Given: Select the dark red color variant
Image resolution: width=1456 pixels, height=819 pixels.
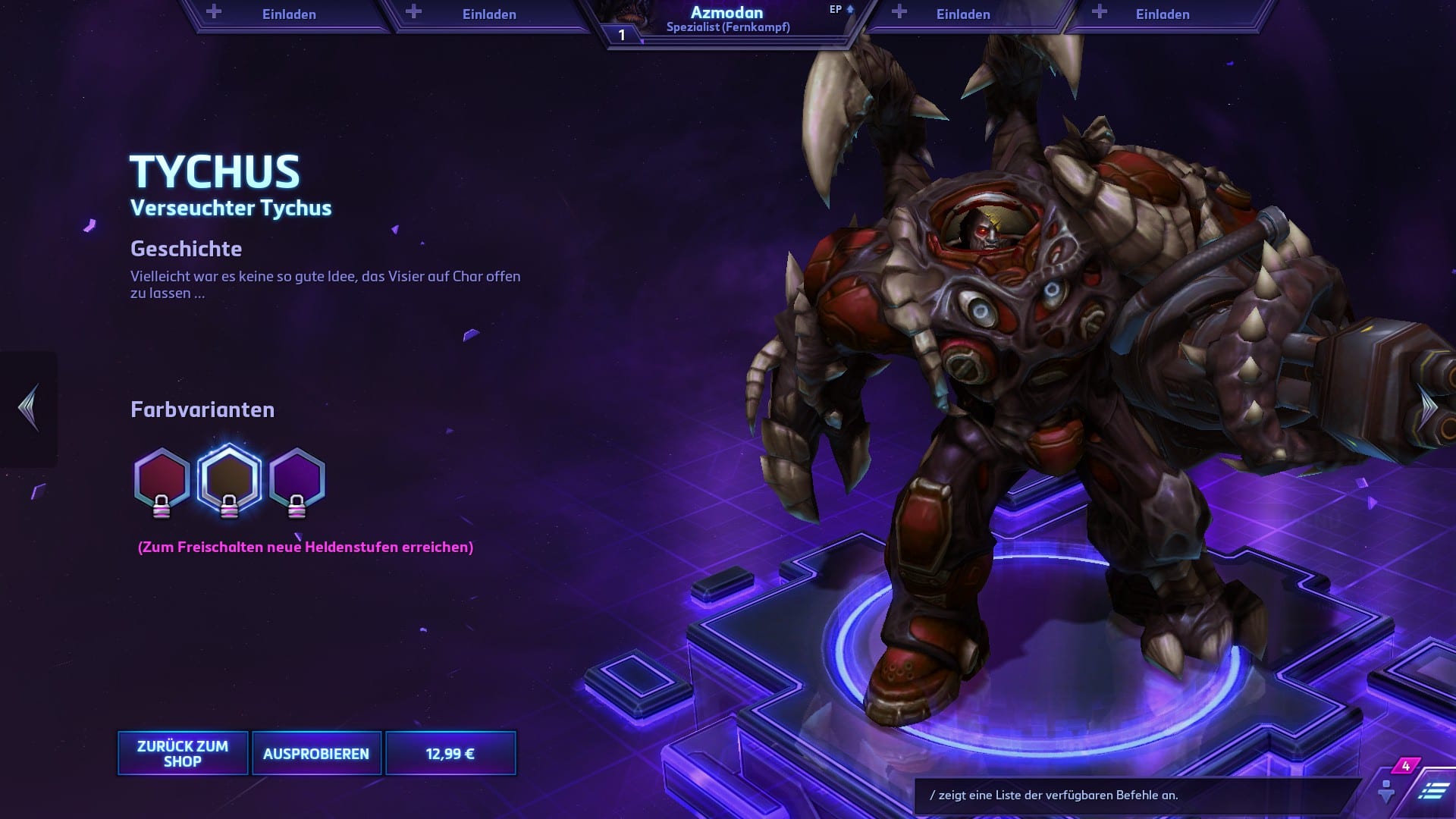Looking at the screenshot, I should (162, 479).
